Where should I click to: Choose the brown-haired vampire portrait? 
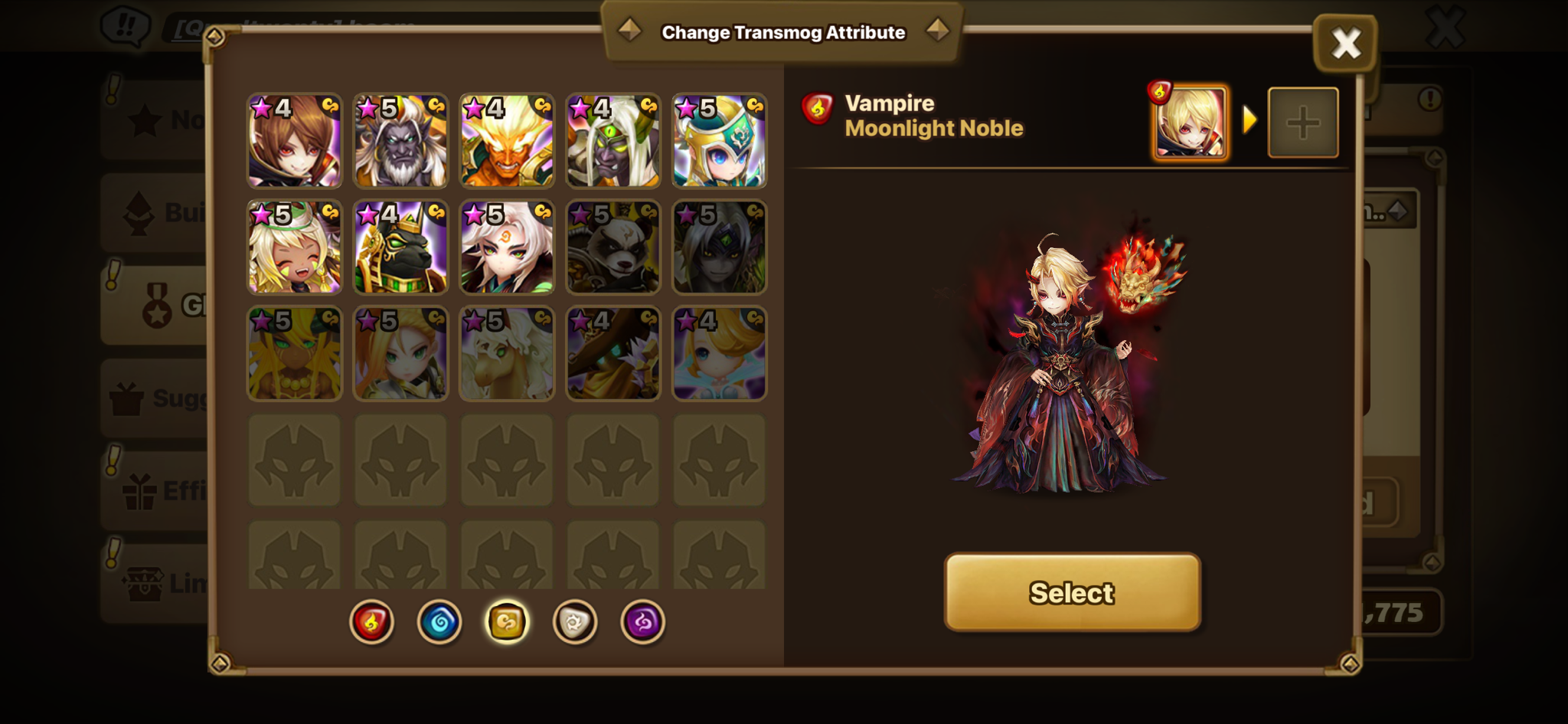[295, 141]
